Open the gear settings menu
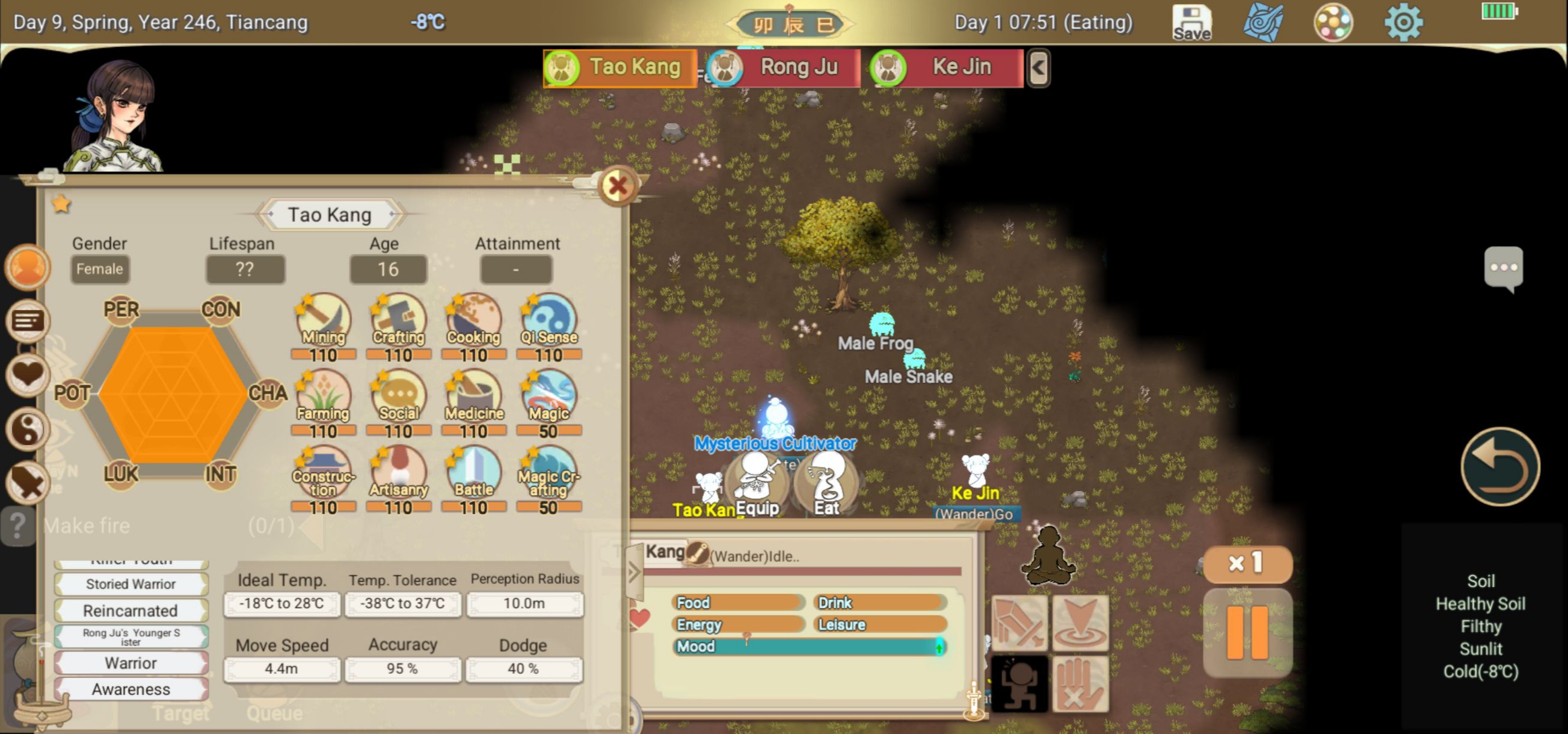This screenshot has width=1568, height=734. (x=1403, y=23)
